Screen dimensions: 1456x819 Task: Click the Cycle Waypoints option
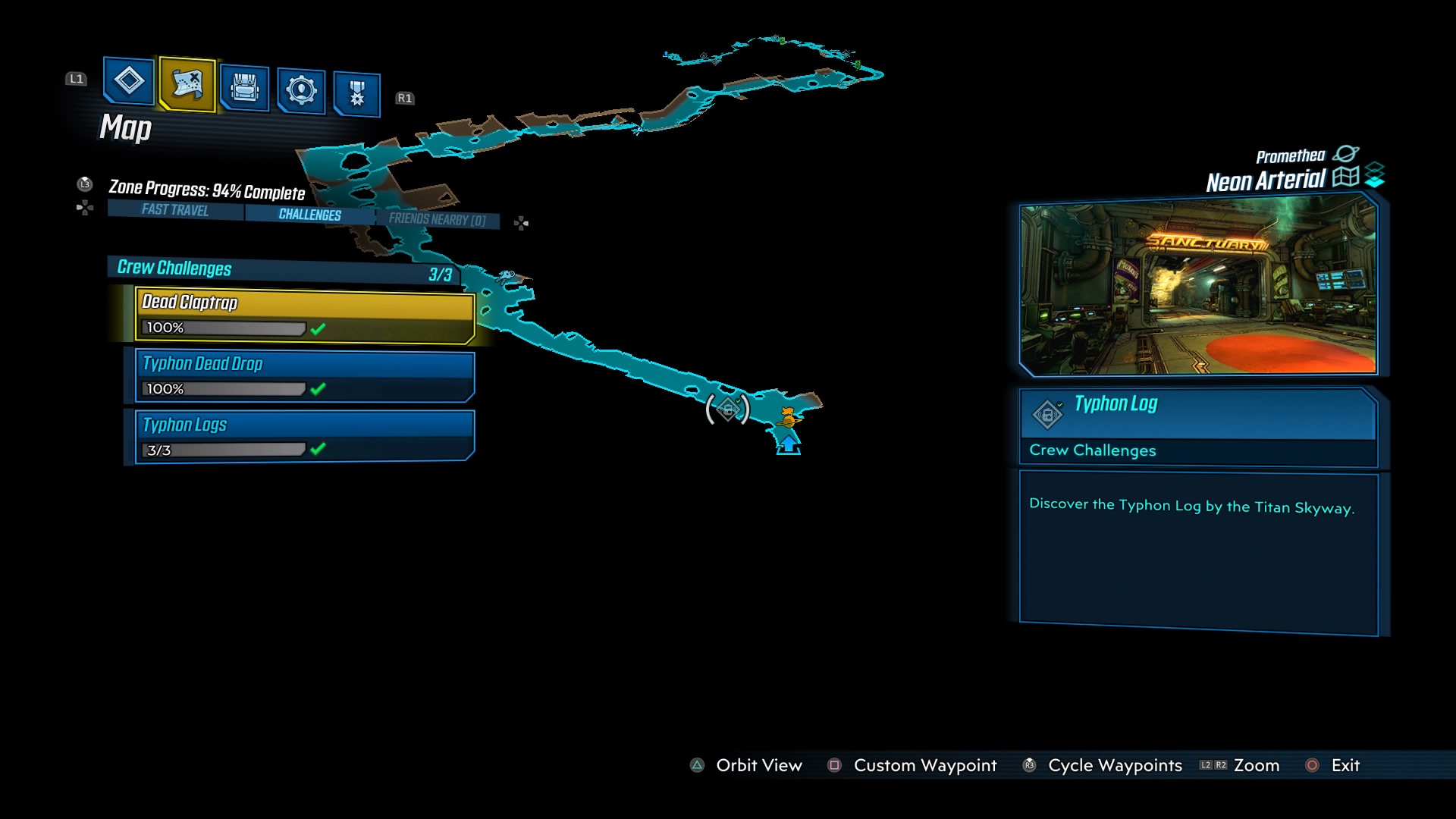click(1115, 766)
